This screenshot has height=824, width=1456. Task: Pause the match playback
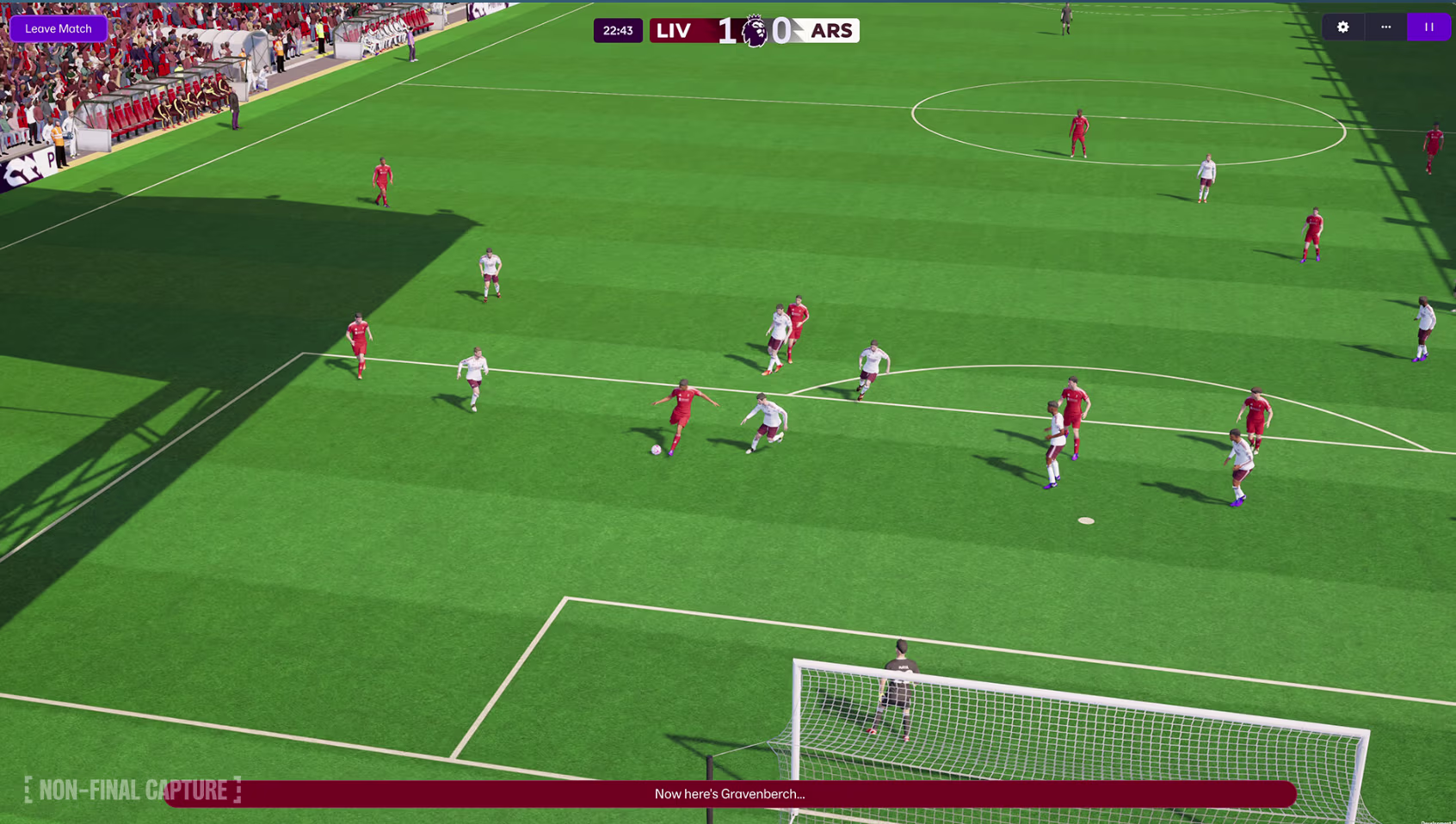point(1428,28)
